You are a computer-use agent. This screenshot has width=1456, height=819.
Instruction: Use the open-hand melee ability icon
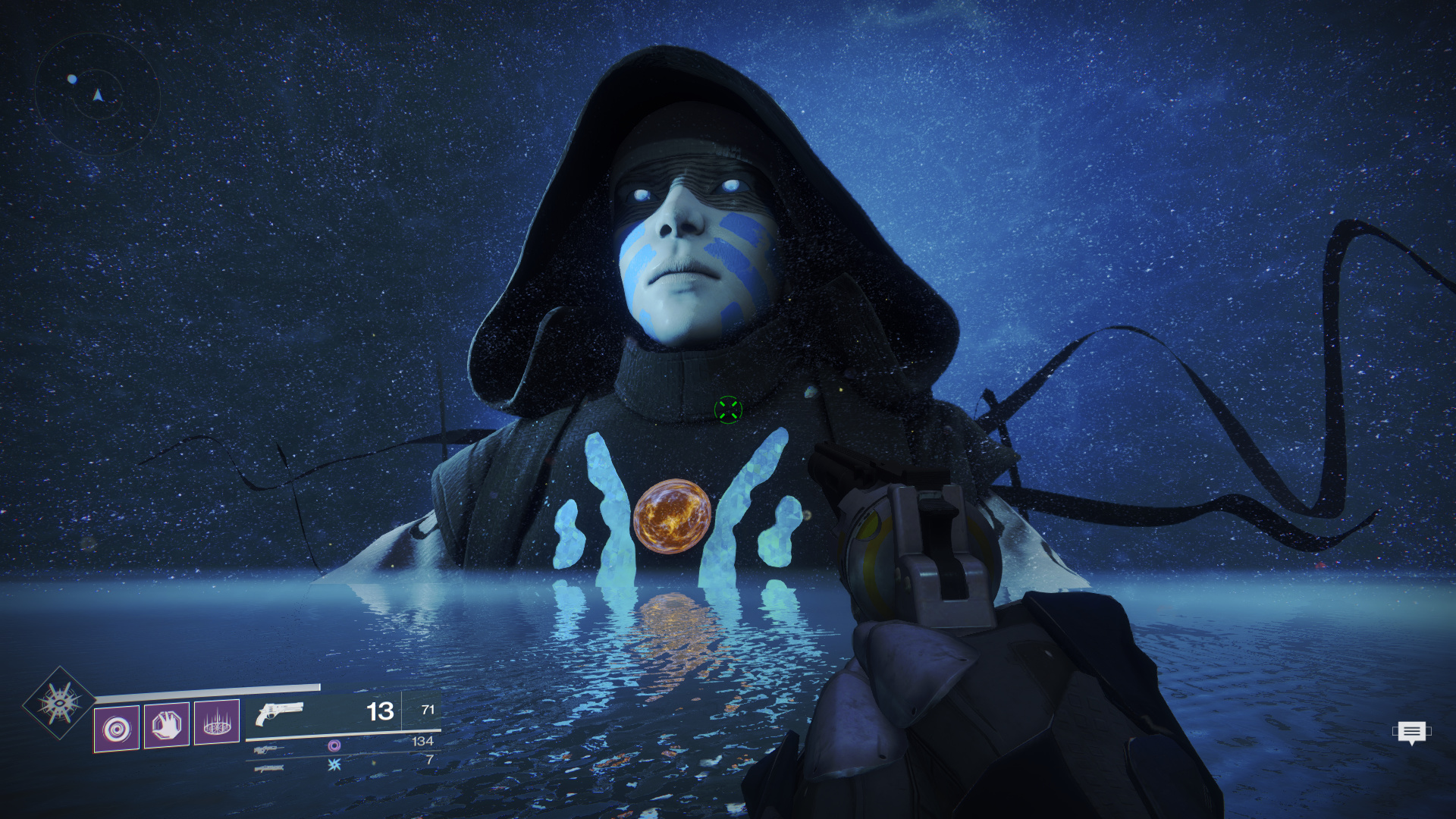point(167,726)
